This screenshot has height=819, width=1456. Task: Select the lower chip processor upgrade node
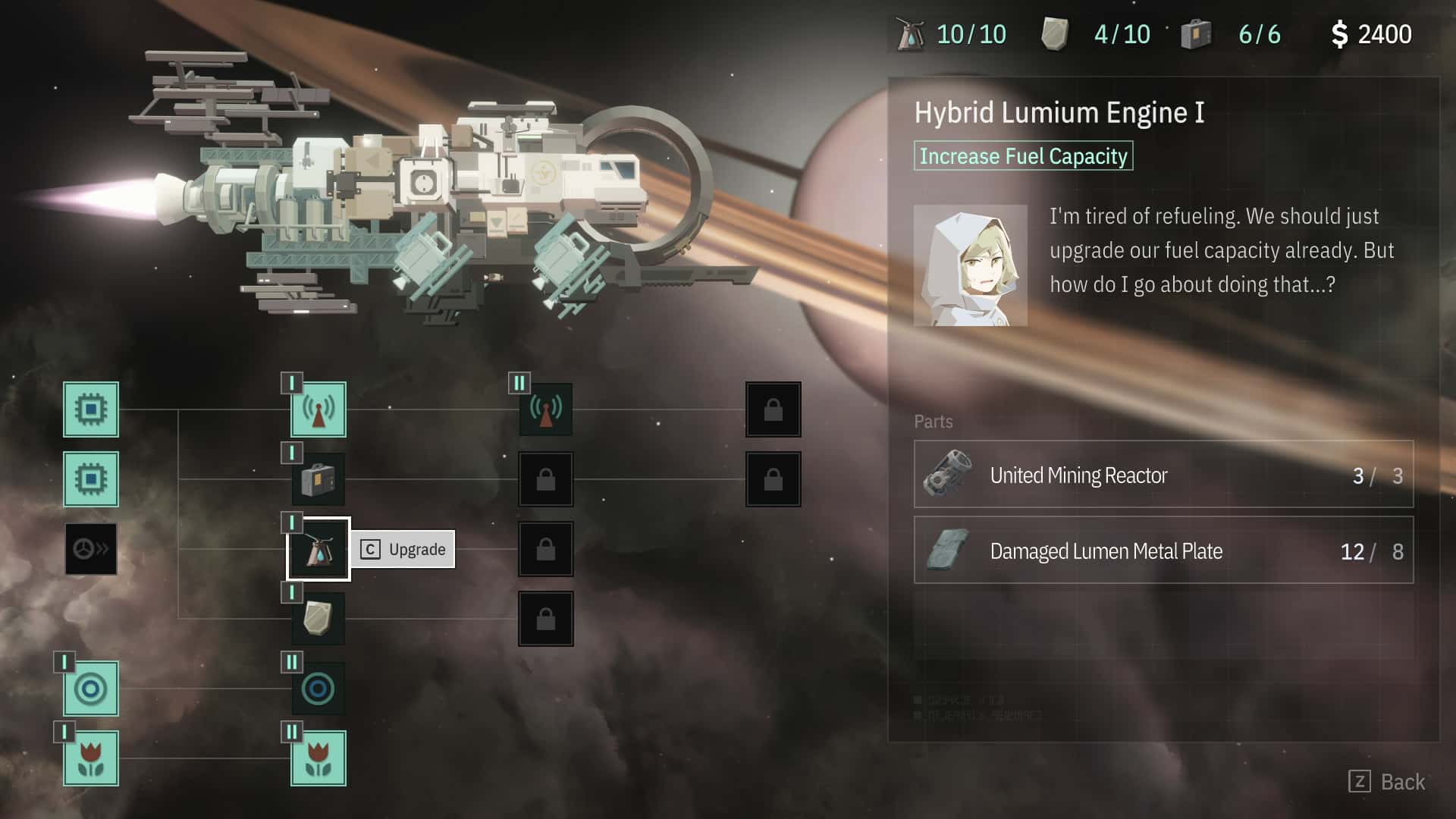coord(91,479)
